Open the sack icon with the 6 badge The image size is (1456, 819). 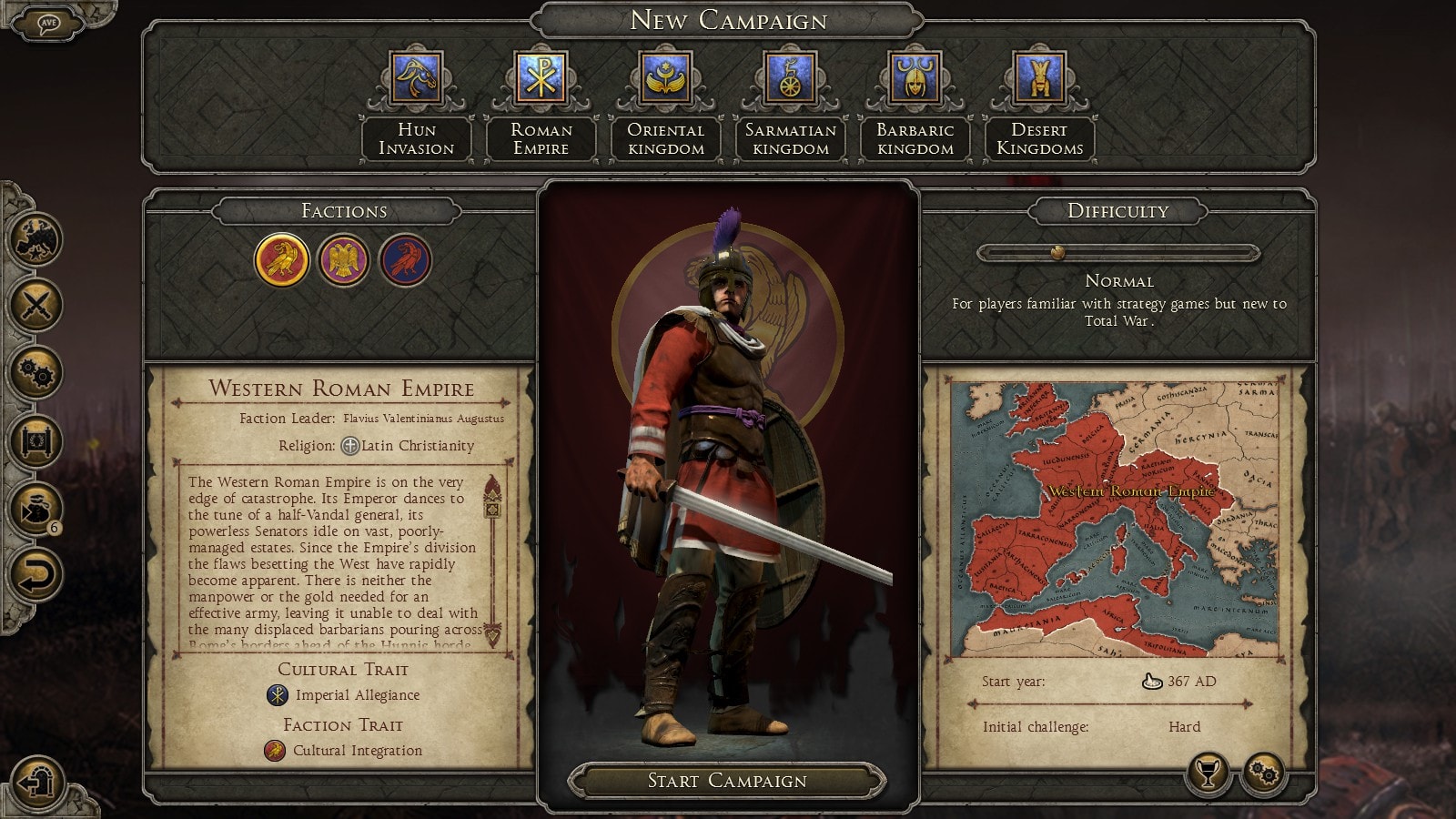tap(35, 508)
